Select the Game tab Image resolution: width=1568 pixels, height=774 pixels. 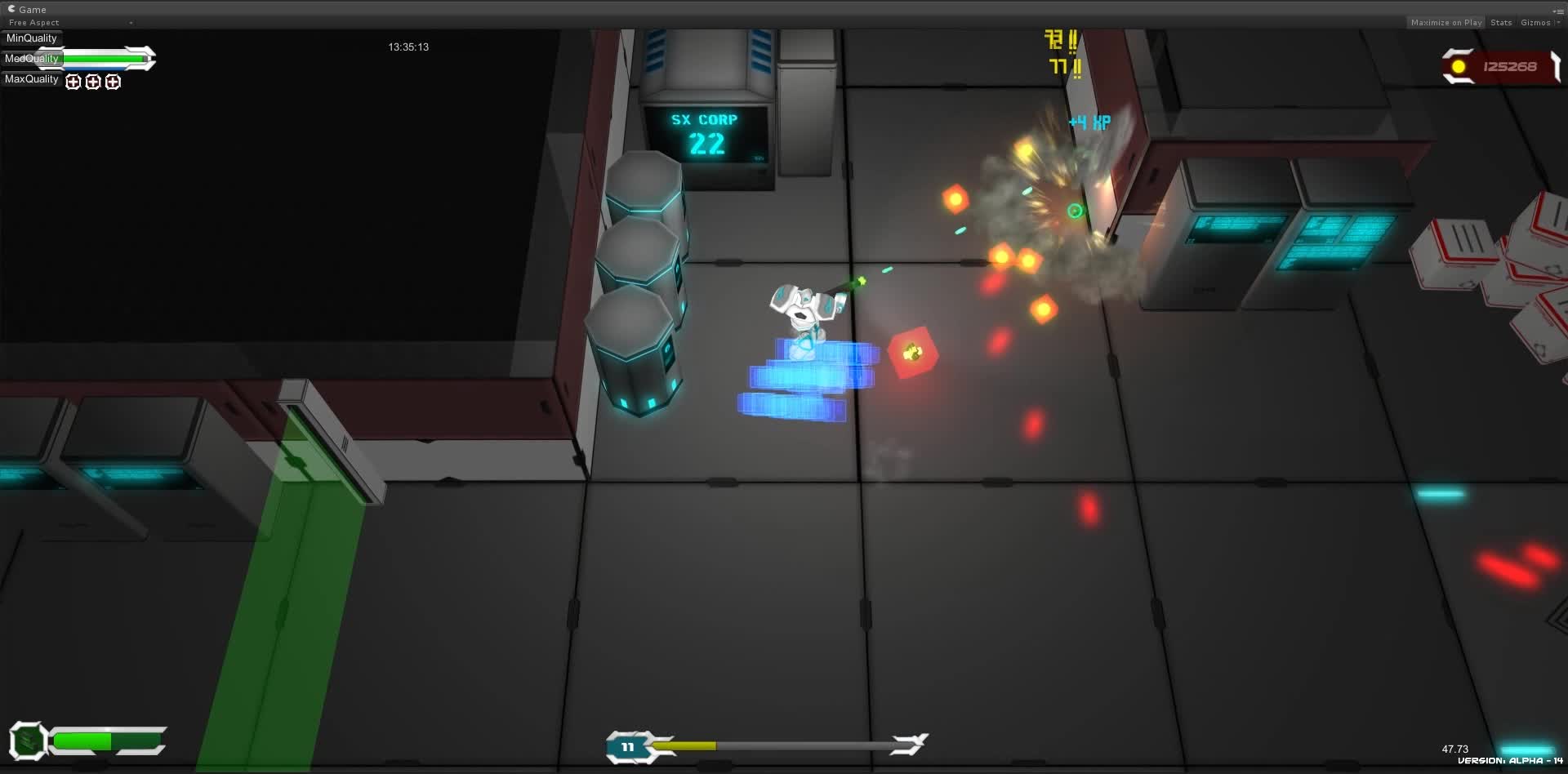33,9
